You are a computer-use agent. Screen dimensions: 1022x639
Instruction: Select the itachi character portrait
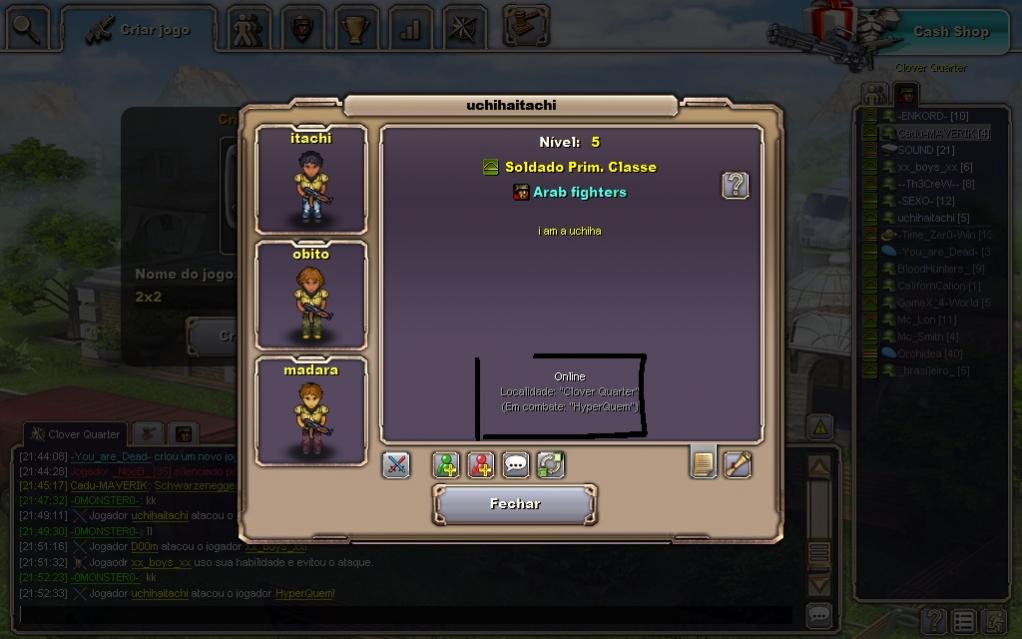pyautogui.click(x=311, y=180)
